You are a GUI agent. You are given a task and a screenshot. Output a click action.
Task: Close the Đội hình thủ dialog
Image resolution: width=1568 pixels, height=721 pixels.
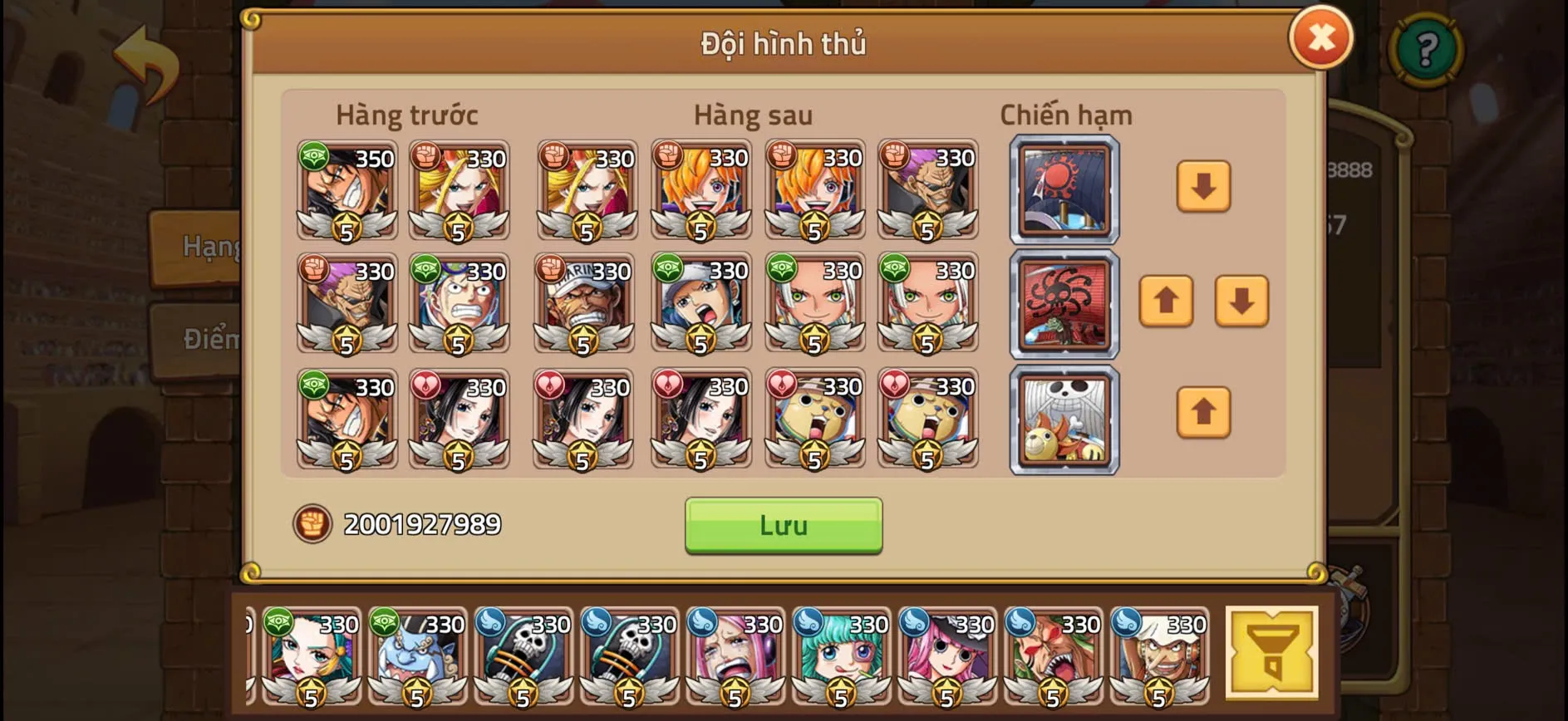[1321, 37]
